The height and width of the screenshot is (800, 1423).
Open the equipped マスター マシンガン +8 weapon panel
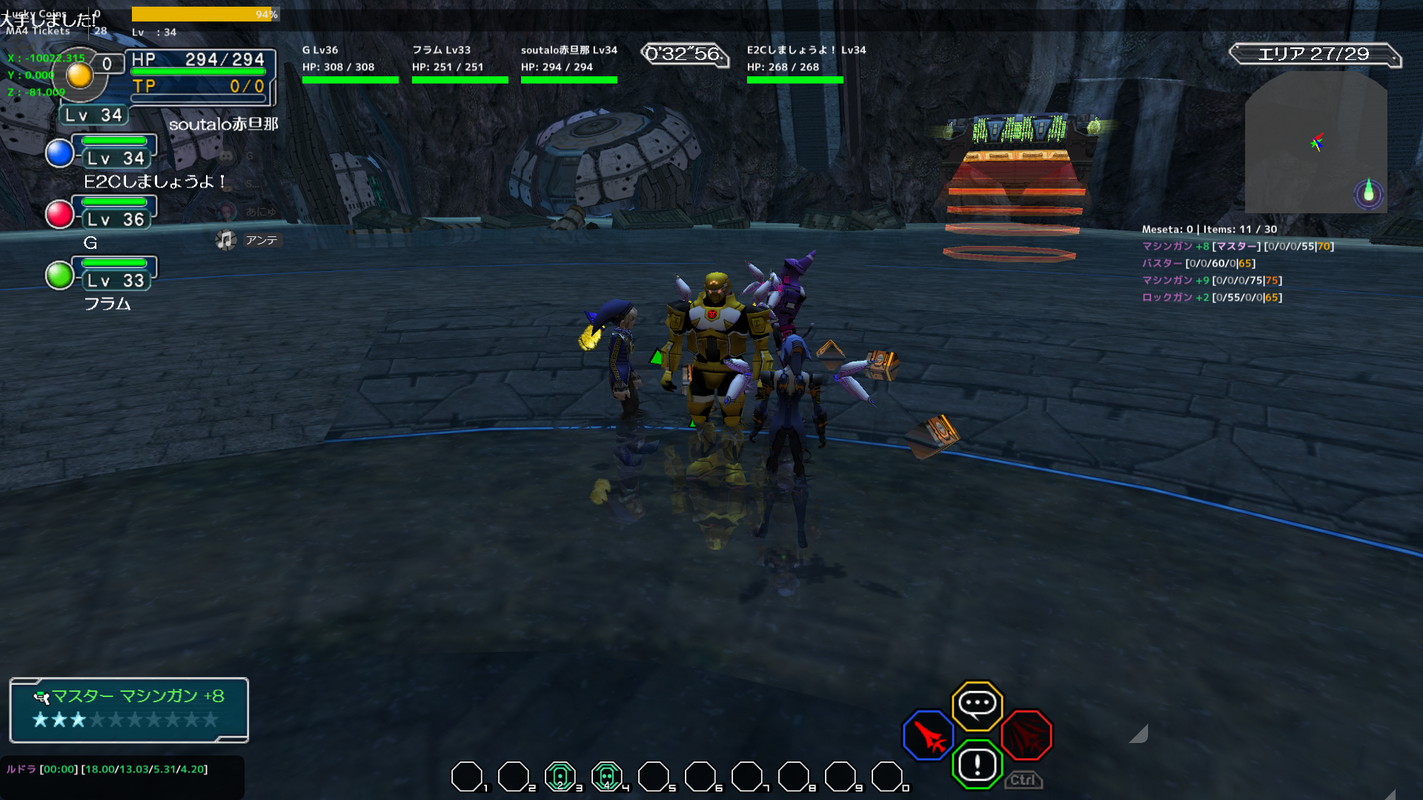pyautogui.click(x=129, y=709)
